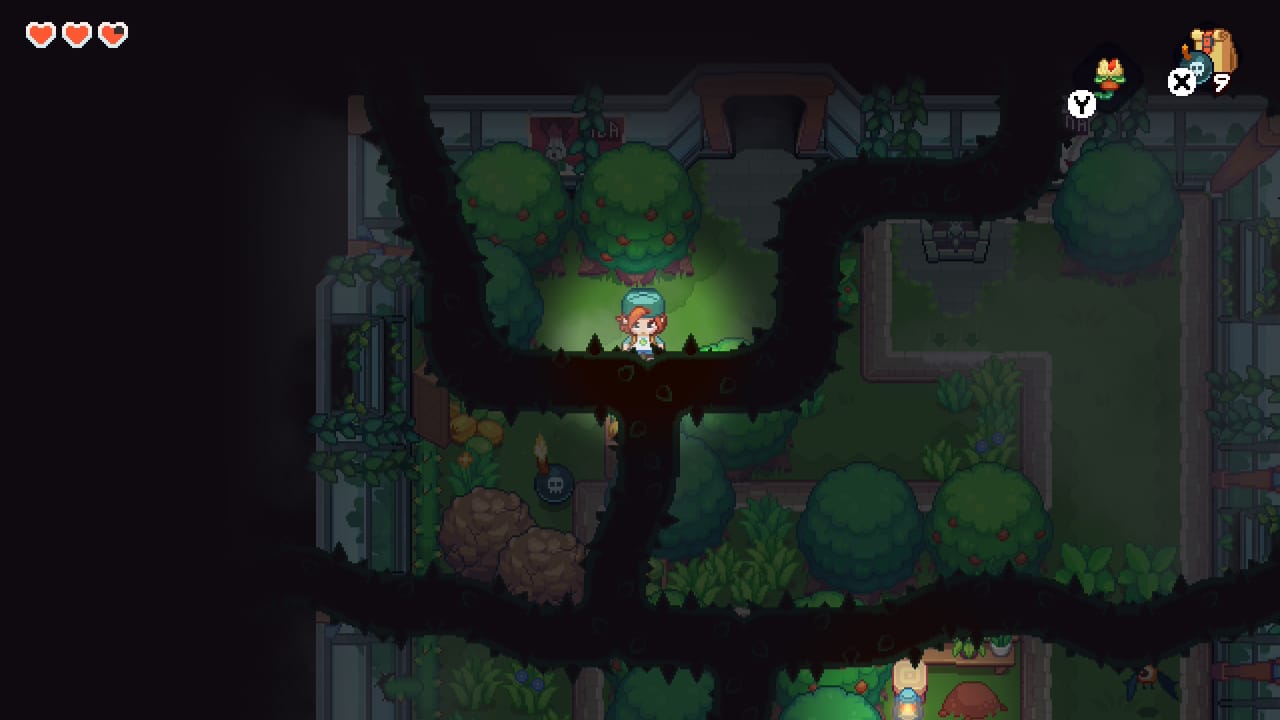
Task: Click the bomb count number nine
Action: coord(1222,82)
